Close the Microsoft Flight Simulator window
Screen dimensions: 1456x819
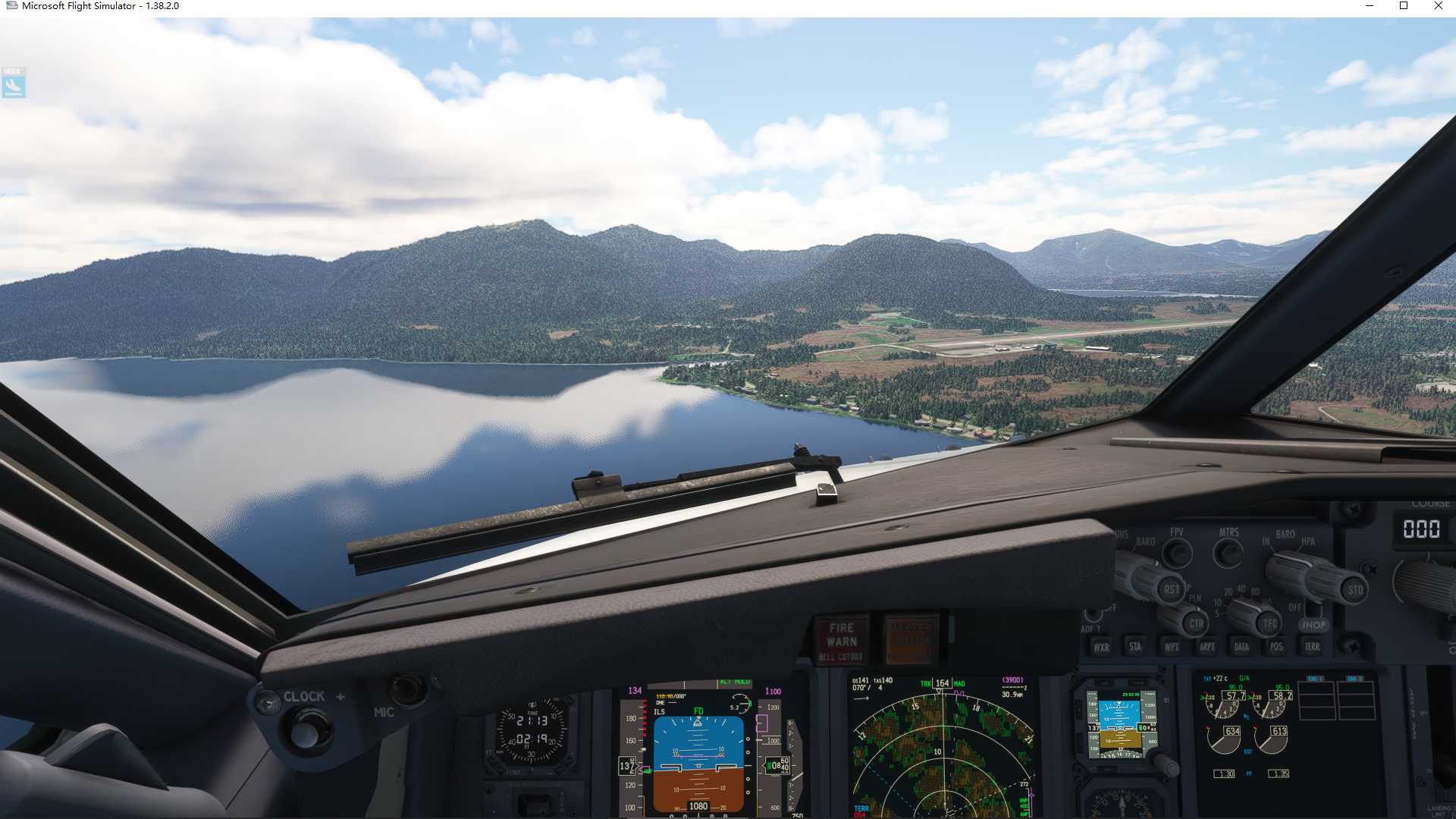(x=1438, y=6)
